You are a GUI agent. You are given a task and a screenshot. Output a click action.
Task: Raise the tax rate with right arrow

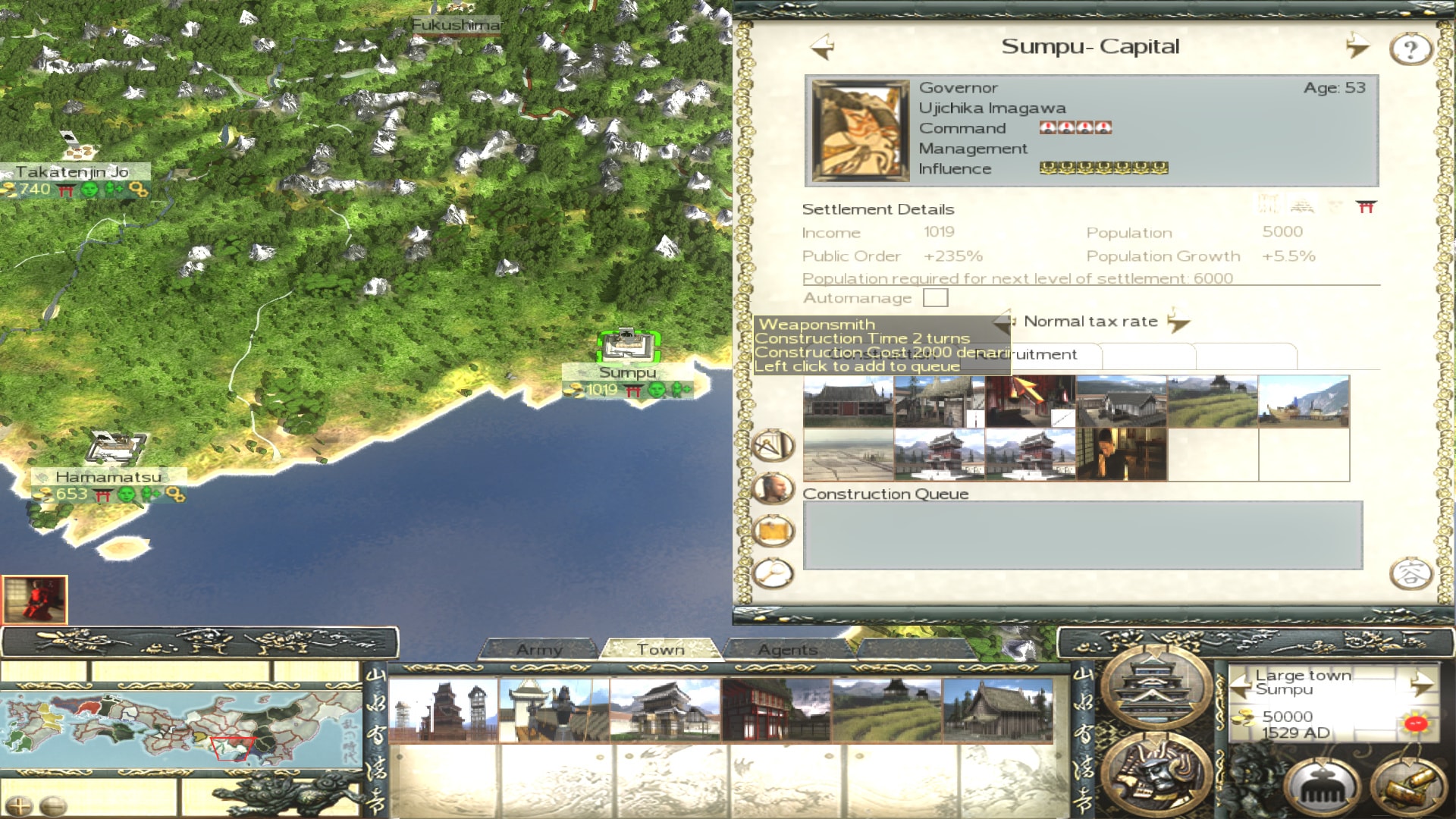1178,322
